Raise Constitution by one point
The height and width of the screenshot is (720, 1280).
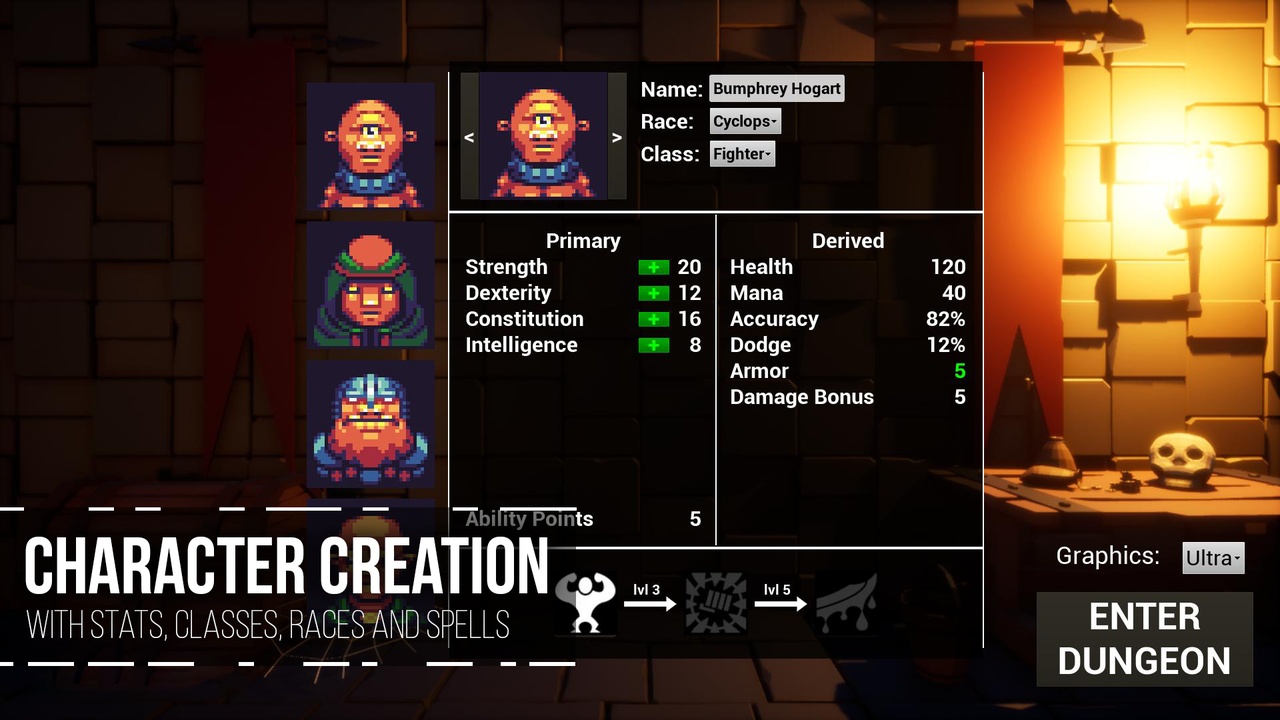coord(654,320)
